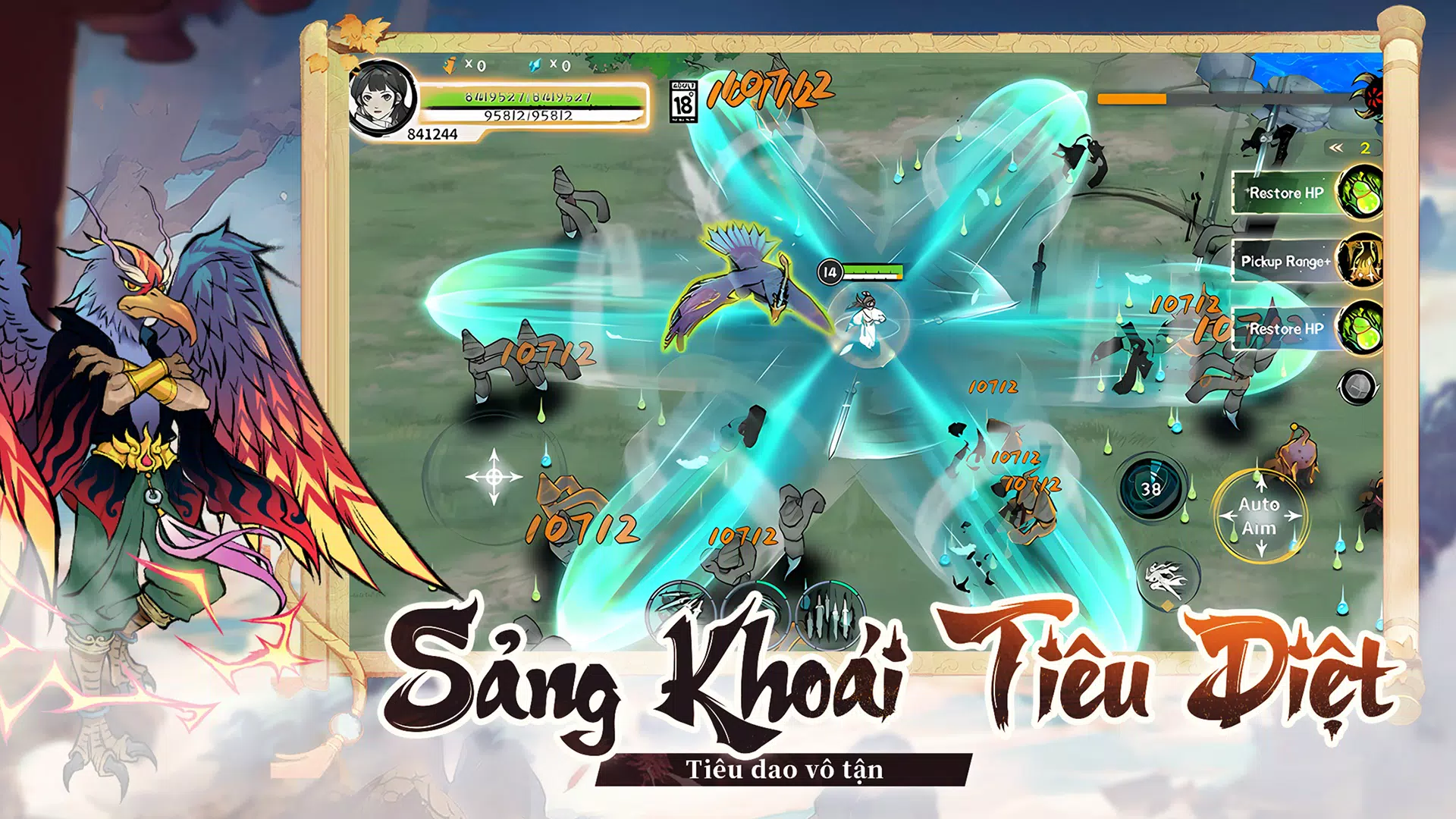
Task: Trigger the flying blades skill icon
Action: click(x=680, y=613)
